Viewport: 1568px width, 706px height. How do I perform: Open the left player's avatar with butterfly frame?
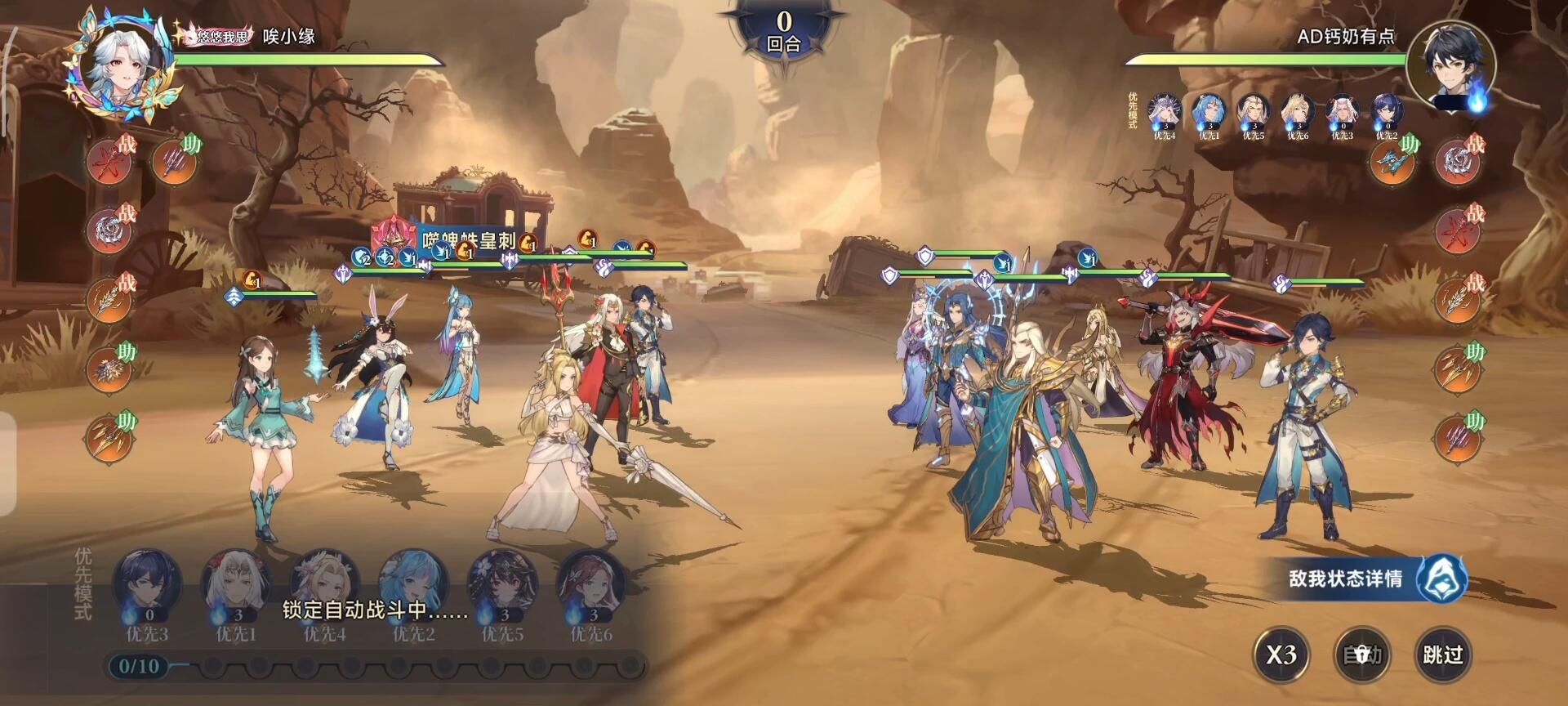[x=124, y=65]
